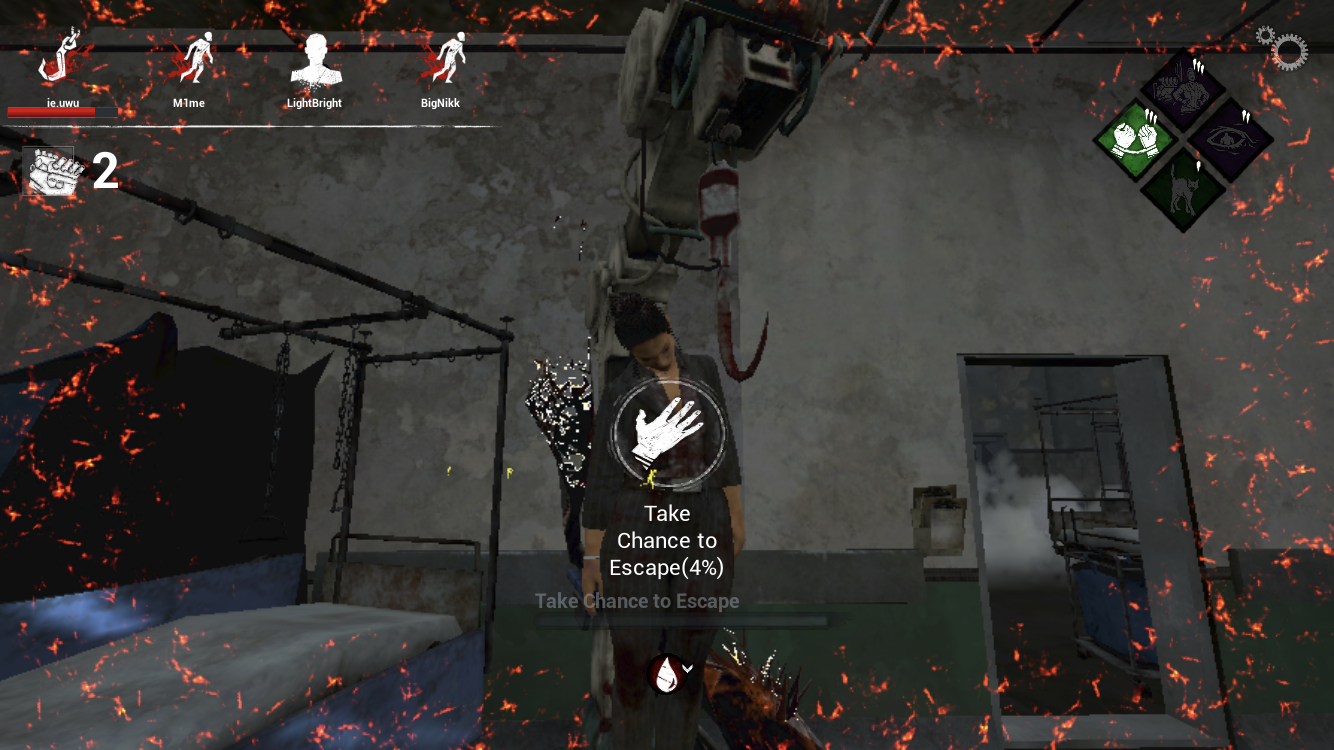Tap the grayed Take Chance to Escape bar

(x=637, y=601)
